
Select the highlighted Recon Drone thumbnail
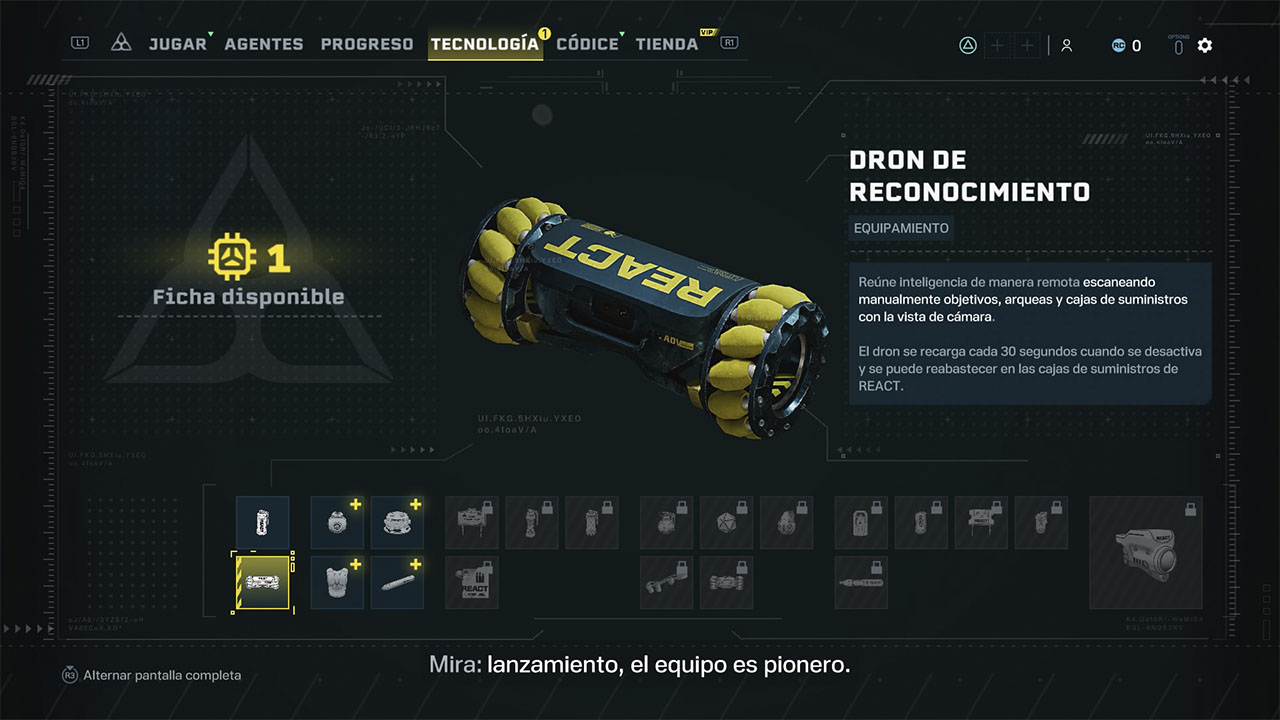tap(262, 582)
